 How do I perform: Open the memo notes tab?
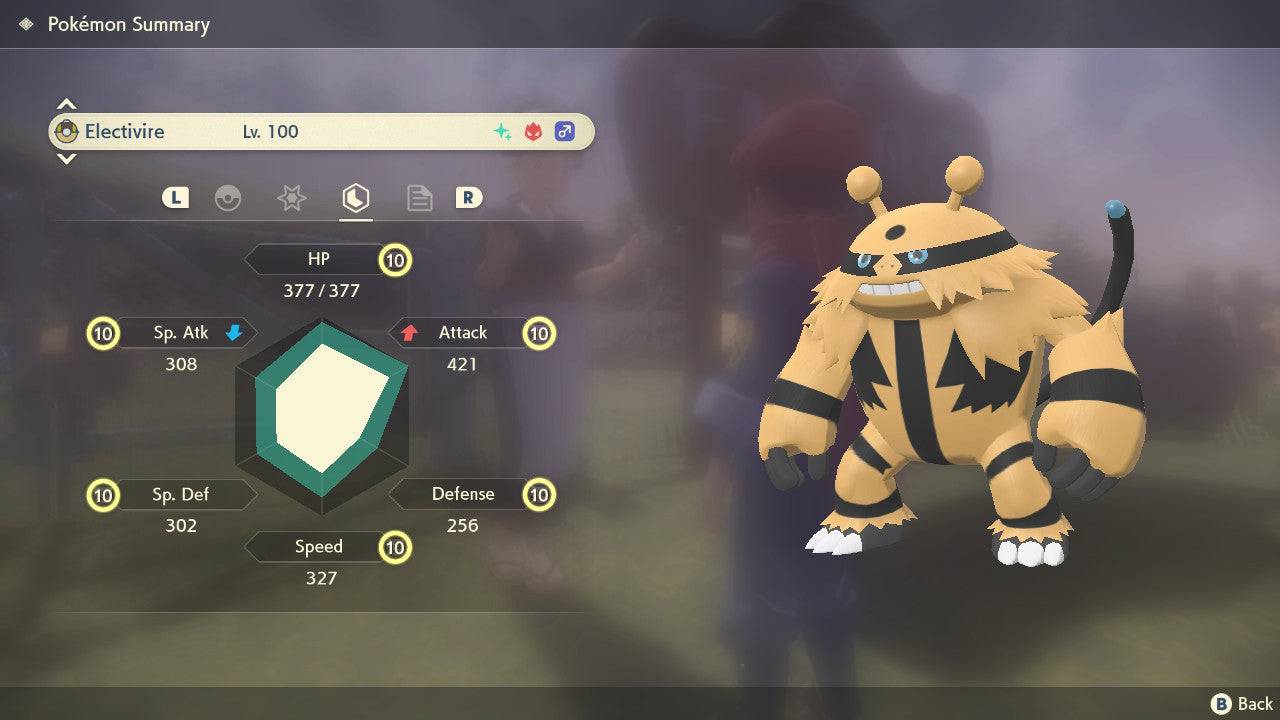(419, 198)
